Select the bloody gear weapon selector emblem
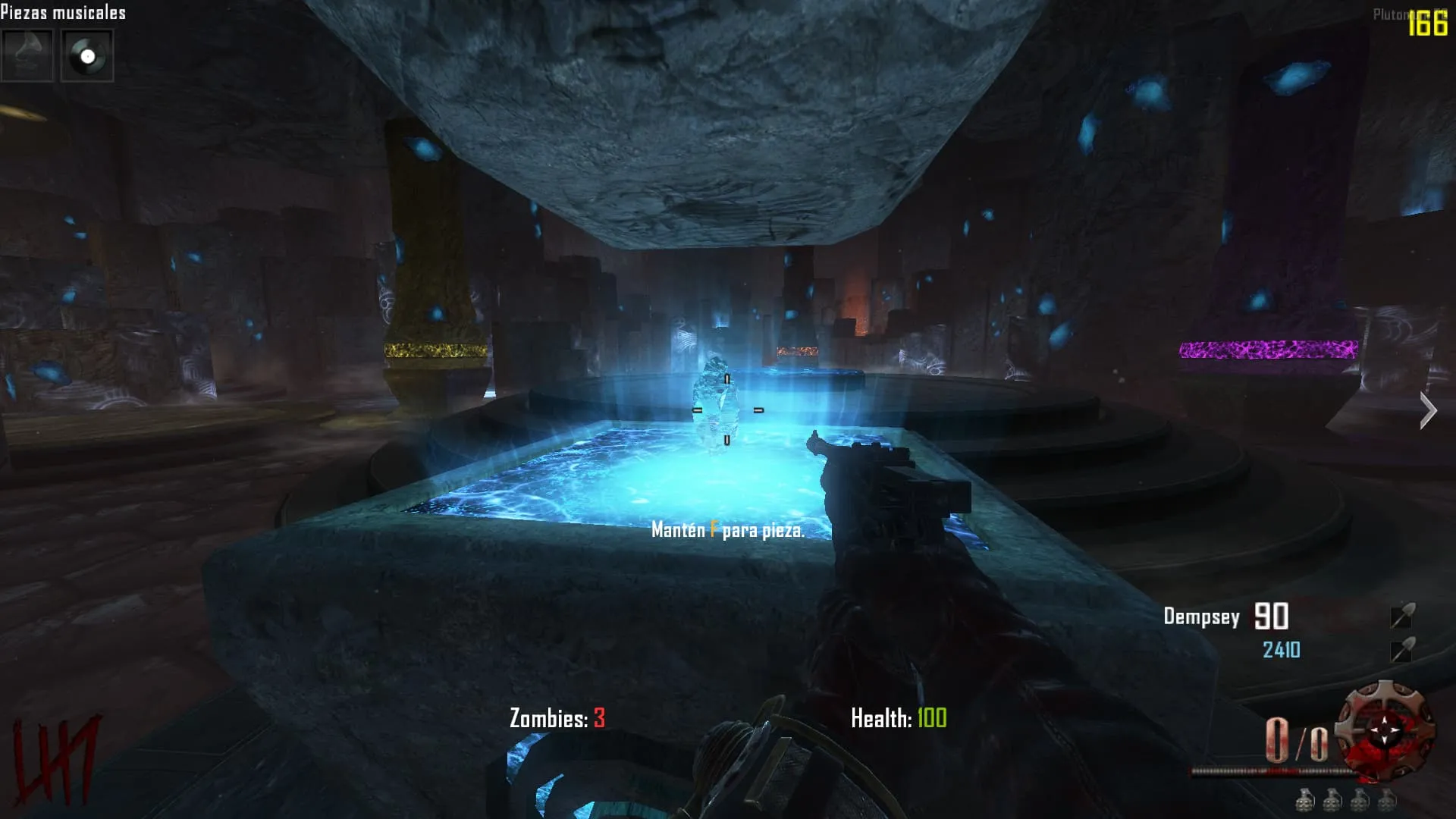This screenshot has height=819, width=1456. coord(1385,731)
